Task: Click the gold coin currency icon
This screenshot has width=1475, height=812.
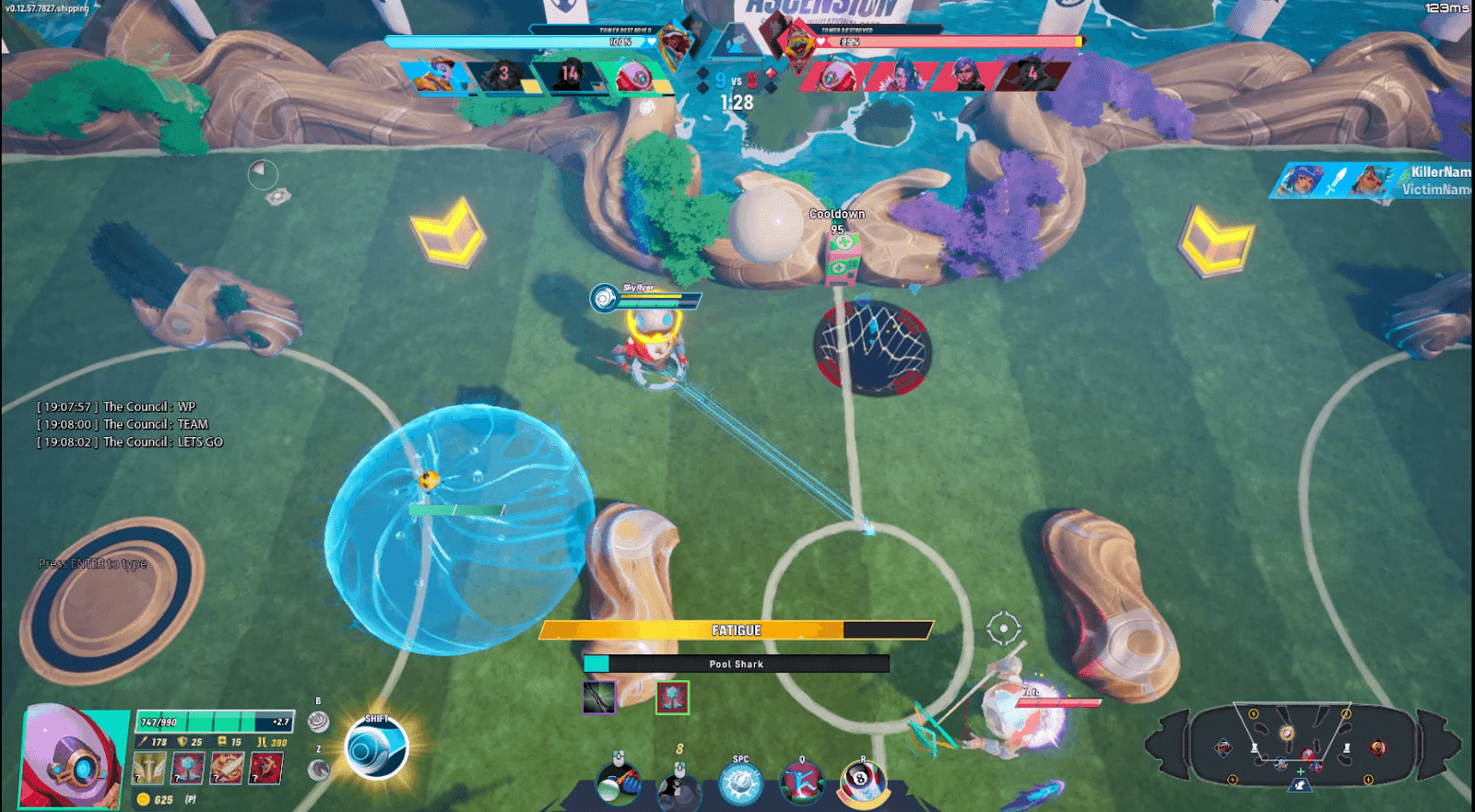Action: [x=142, y=799]
